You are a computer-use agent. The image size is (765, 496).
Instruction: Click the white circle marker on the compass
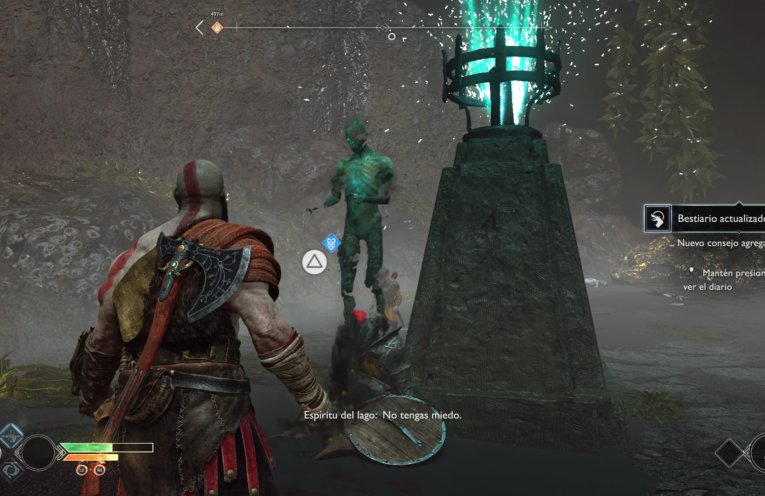click(x=391, y=37)
